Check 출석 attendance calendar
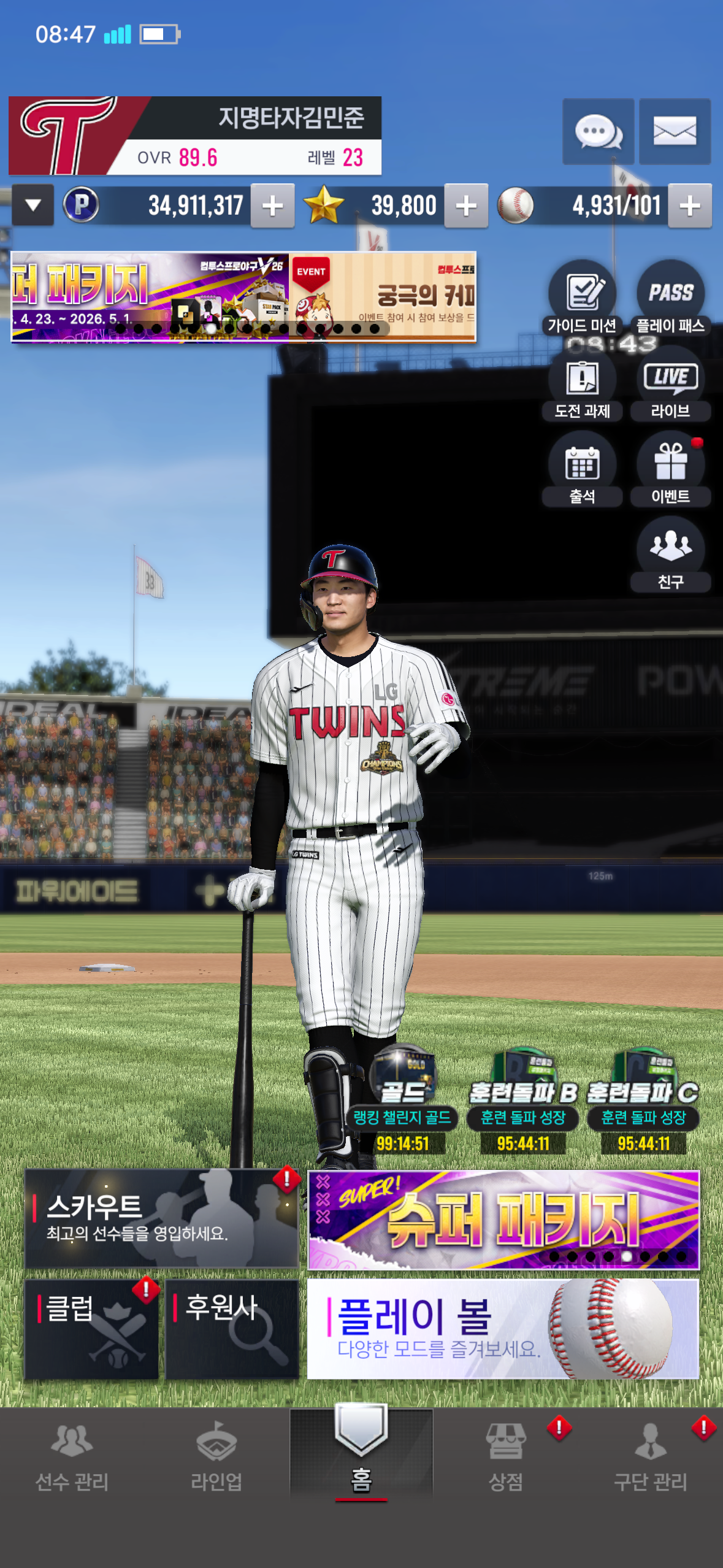The image size is (723, 1568). [x=582, y=469]
